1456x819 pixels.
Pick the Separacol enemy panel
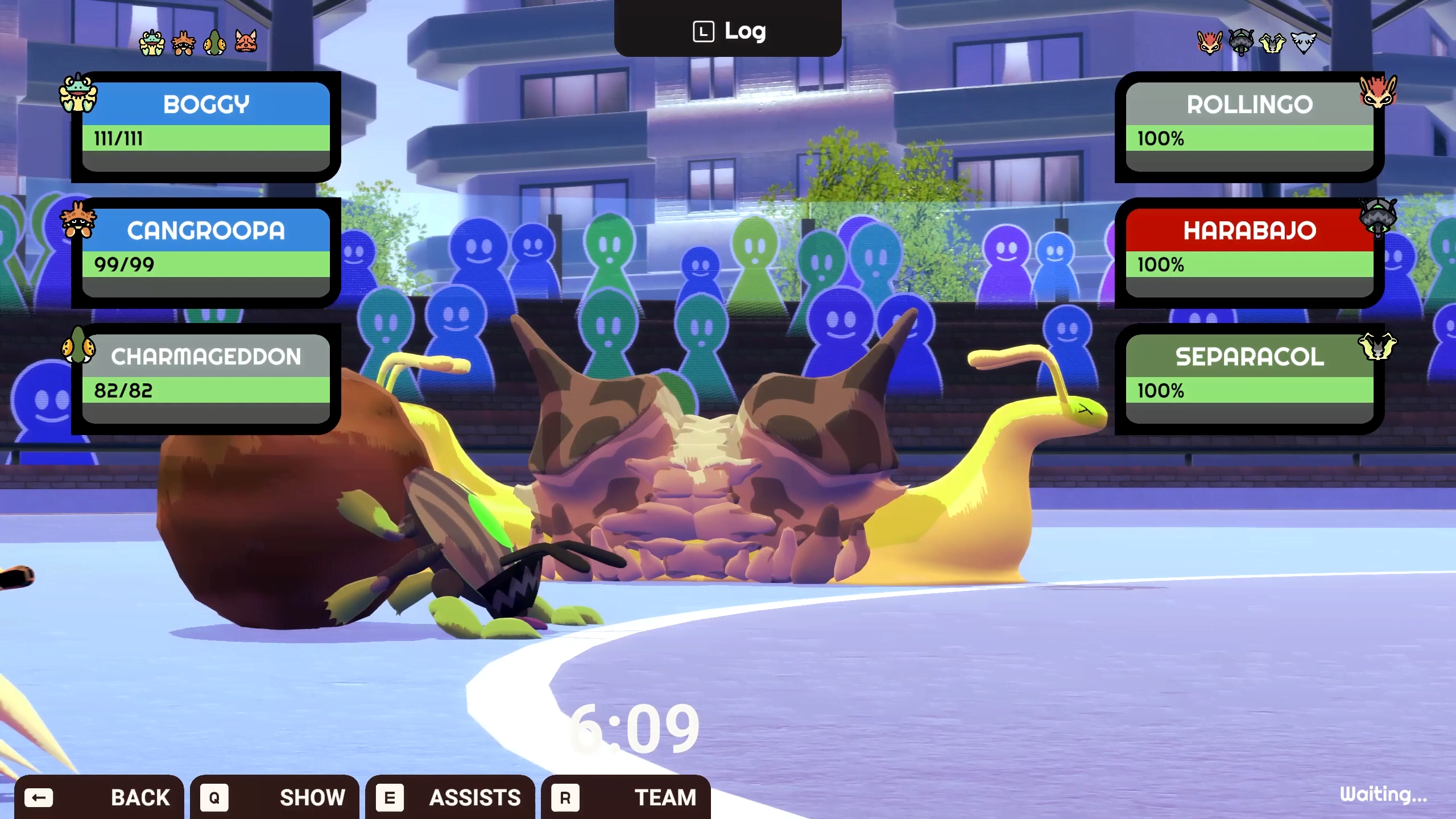click(x=1249, y=379)
